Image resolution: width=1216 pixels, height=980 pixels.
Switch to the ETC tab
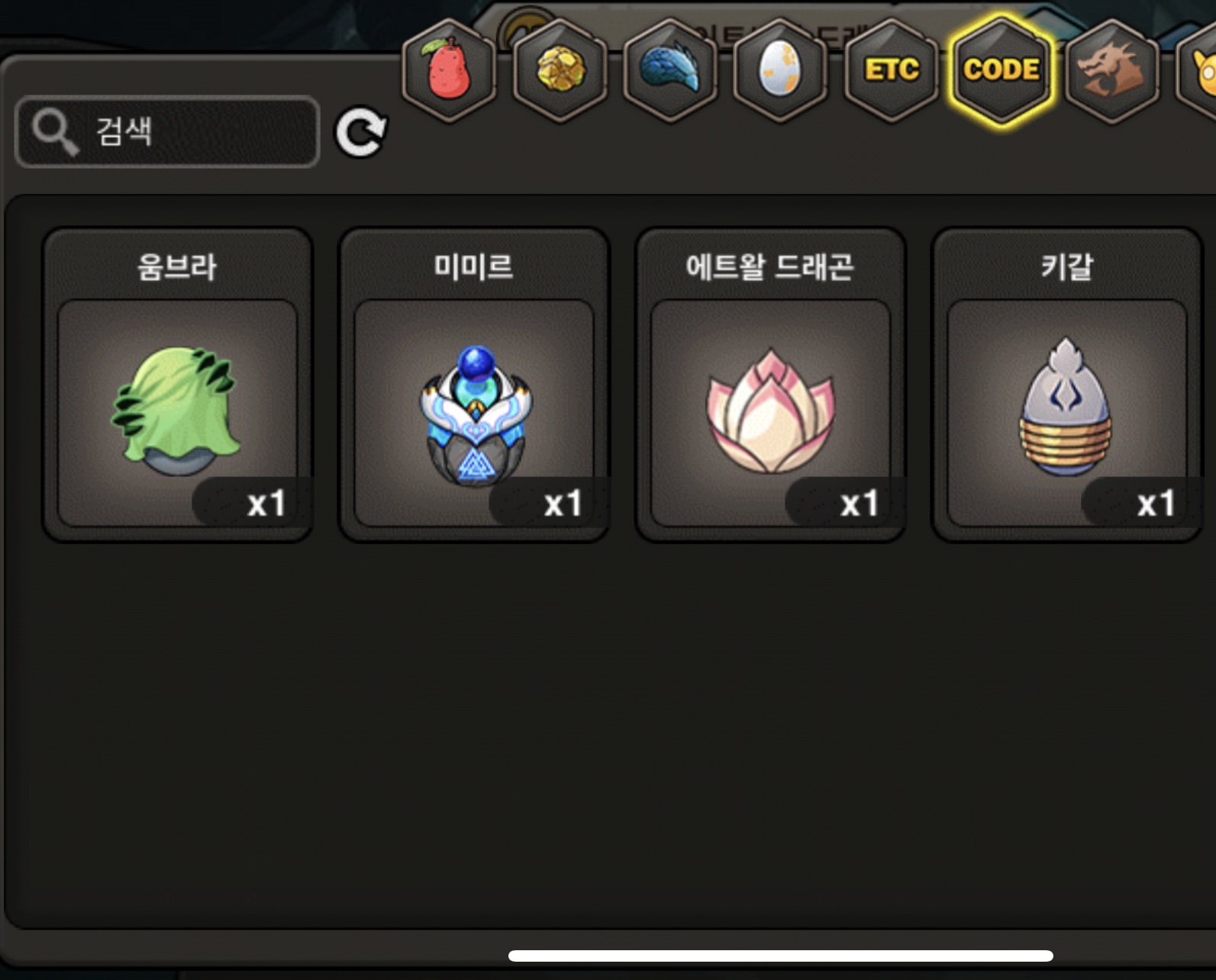tap(891, 70)
